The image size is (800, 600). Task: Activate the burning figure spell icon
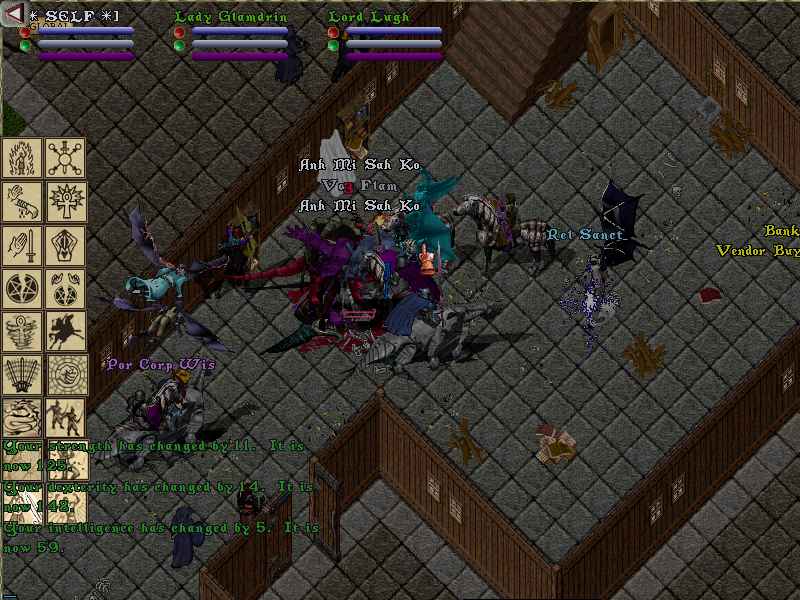coord(22,157)
